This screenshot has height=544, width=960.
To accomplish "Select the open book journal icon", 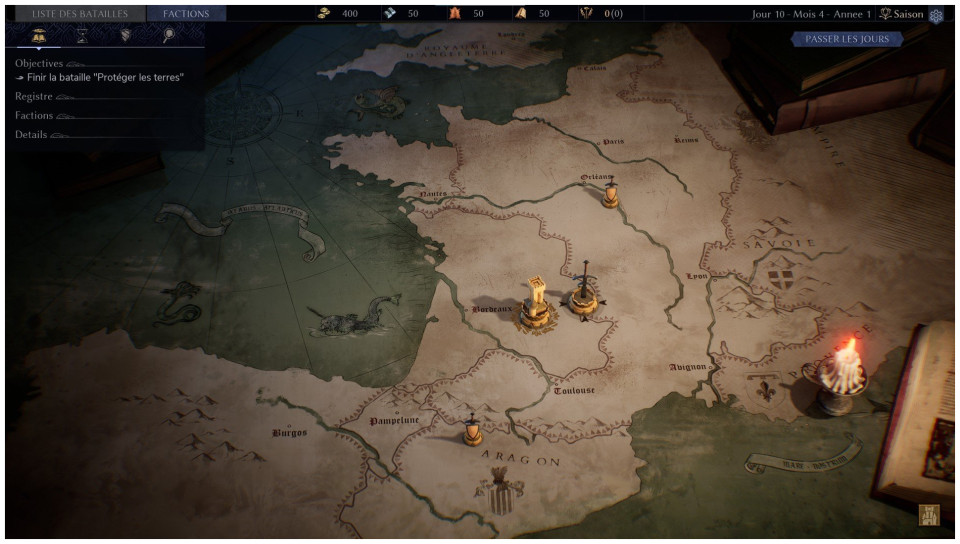I will 40,36.
